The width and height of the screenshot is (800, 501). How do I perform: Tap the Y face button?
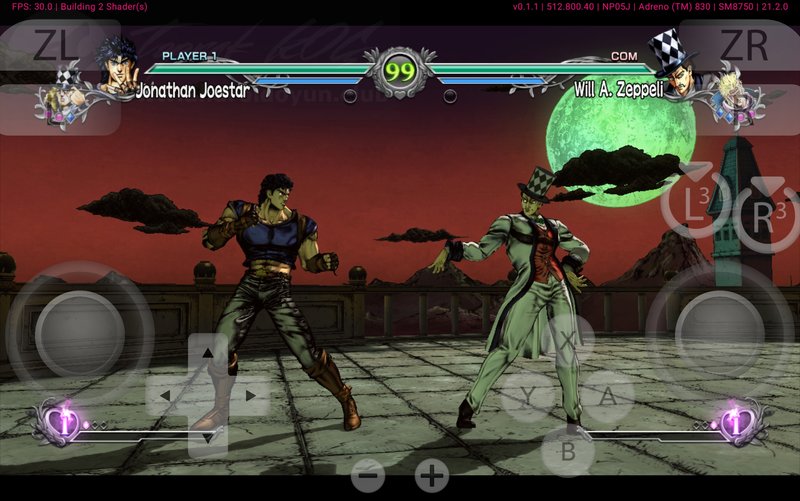pos(527,396)
